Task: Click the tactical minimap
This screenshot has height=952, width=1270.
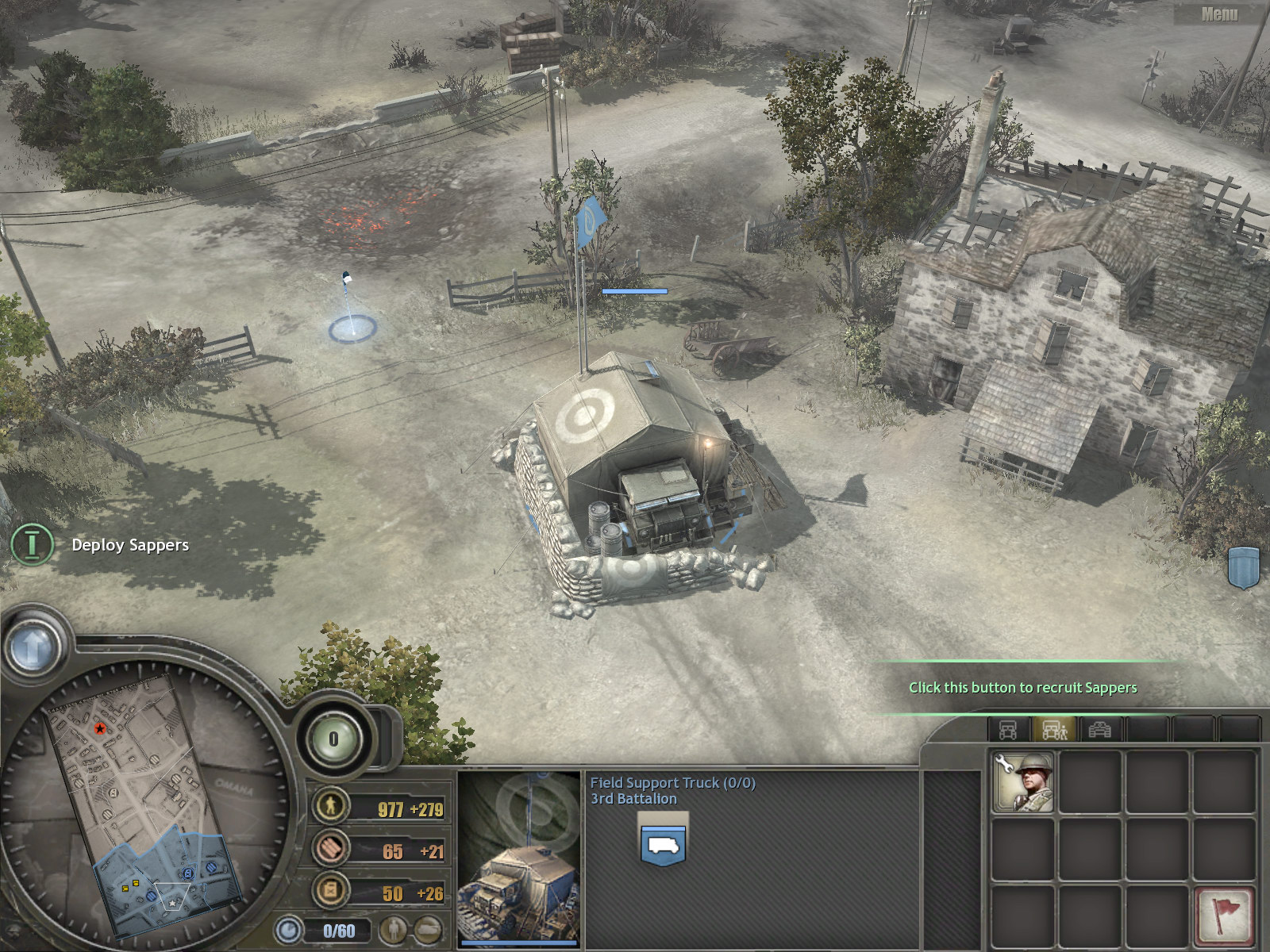Action: [147, 801]
